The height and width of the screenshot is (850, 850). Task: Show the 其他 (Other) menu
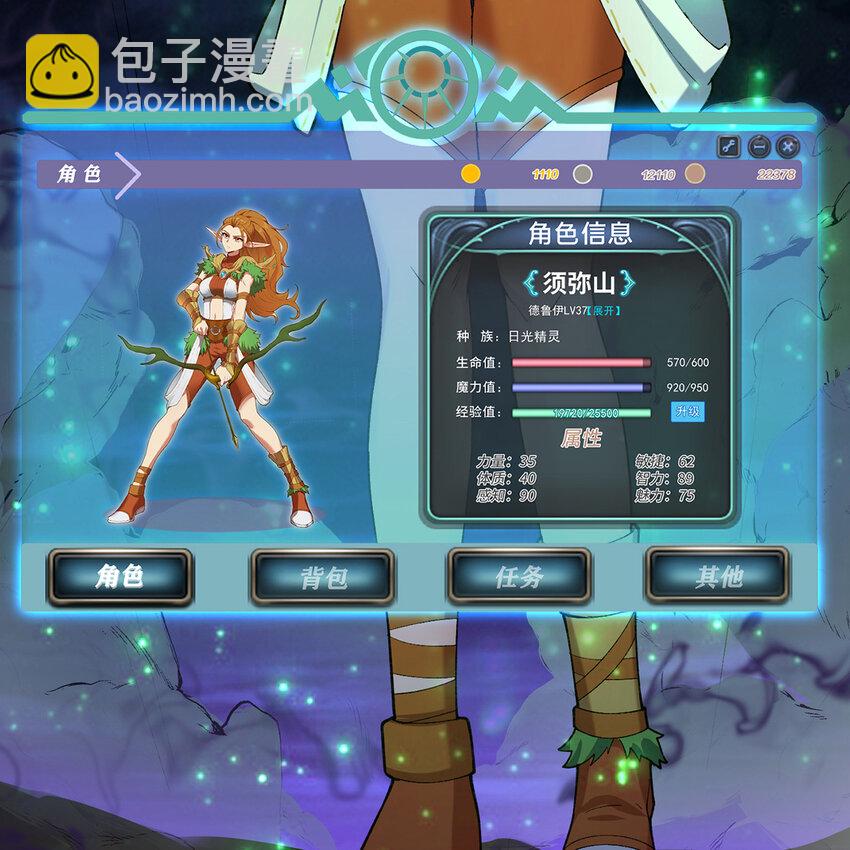(x=717, y=577)
